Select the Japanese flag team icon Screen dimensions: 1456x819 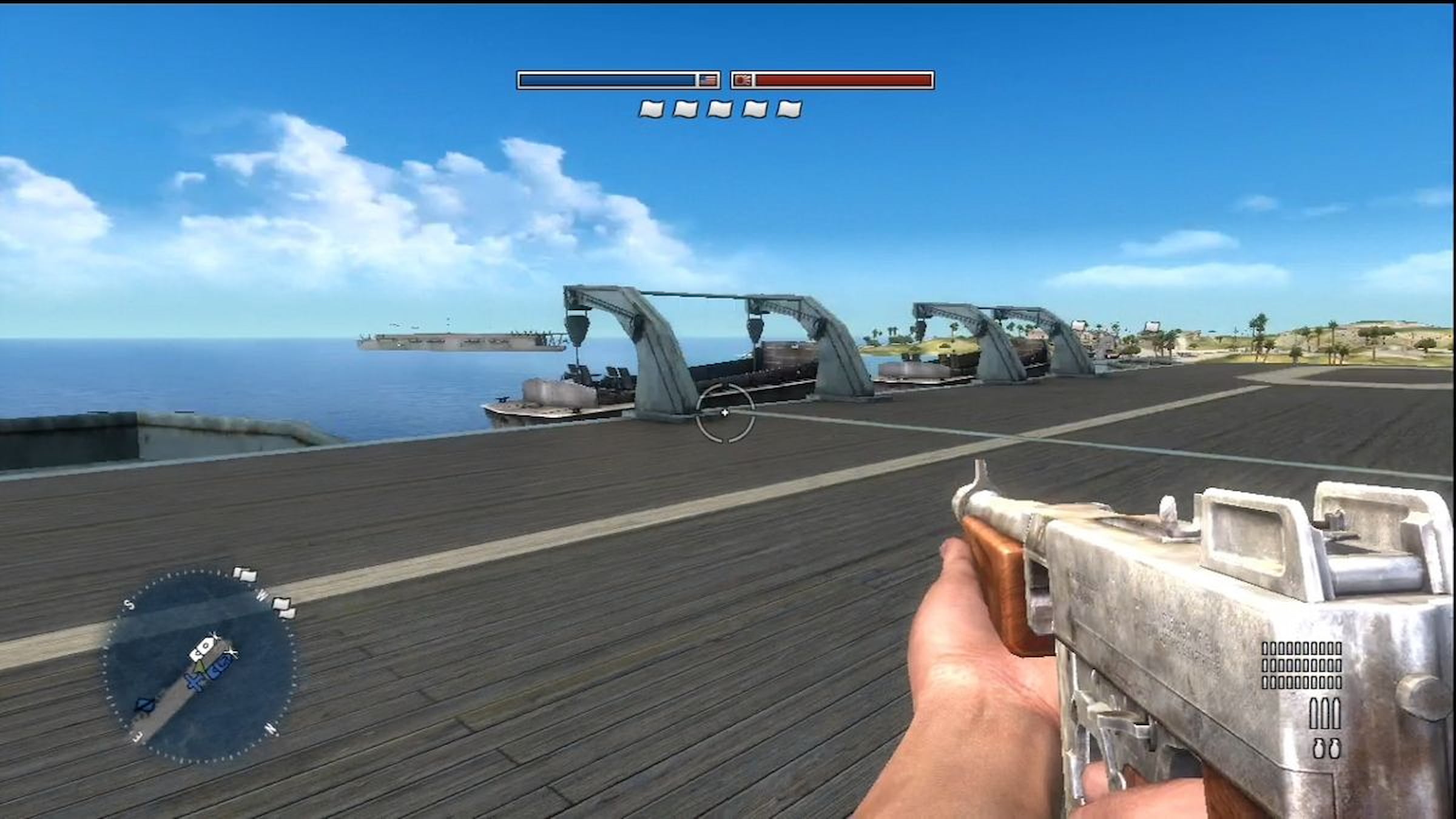point(743,80)
